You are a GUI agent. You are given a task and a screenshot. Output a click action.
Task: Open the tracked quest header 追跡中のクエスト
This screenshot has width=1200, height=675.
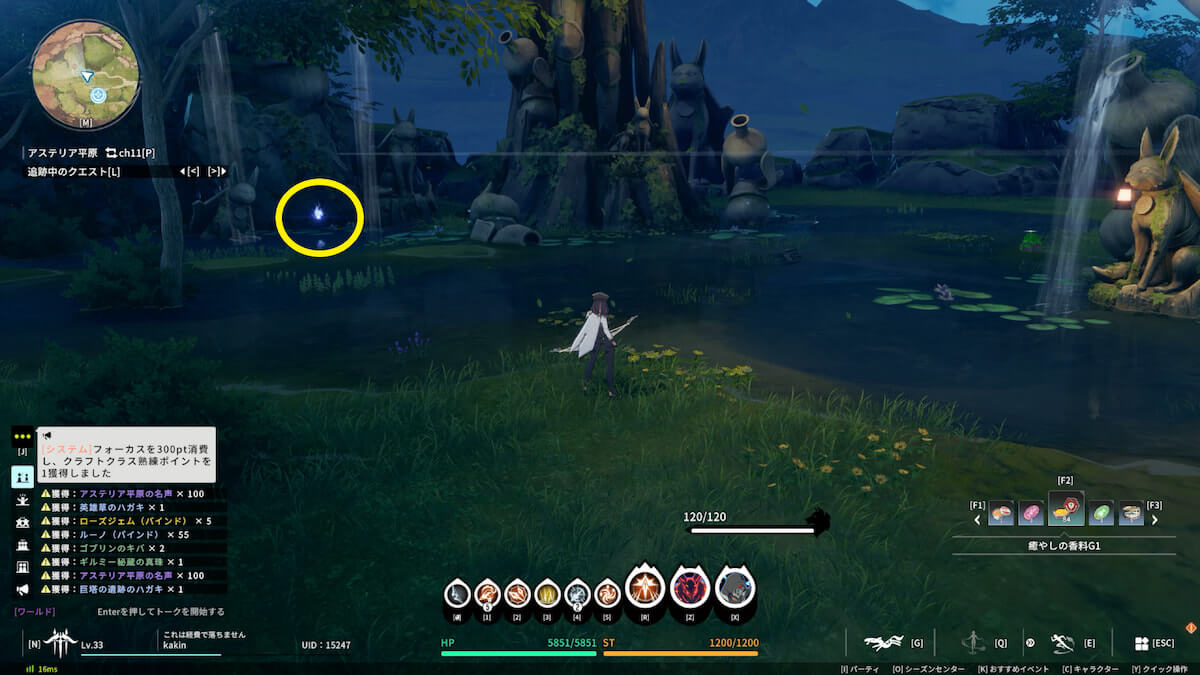[74, 172]
